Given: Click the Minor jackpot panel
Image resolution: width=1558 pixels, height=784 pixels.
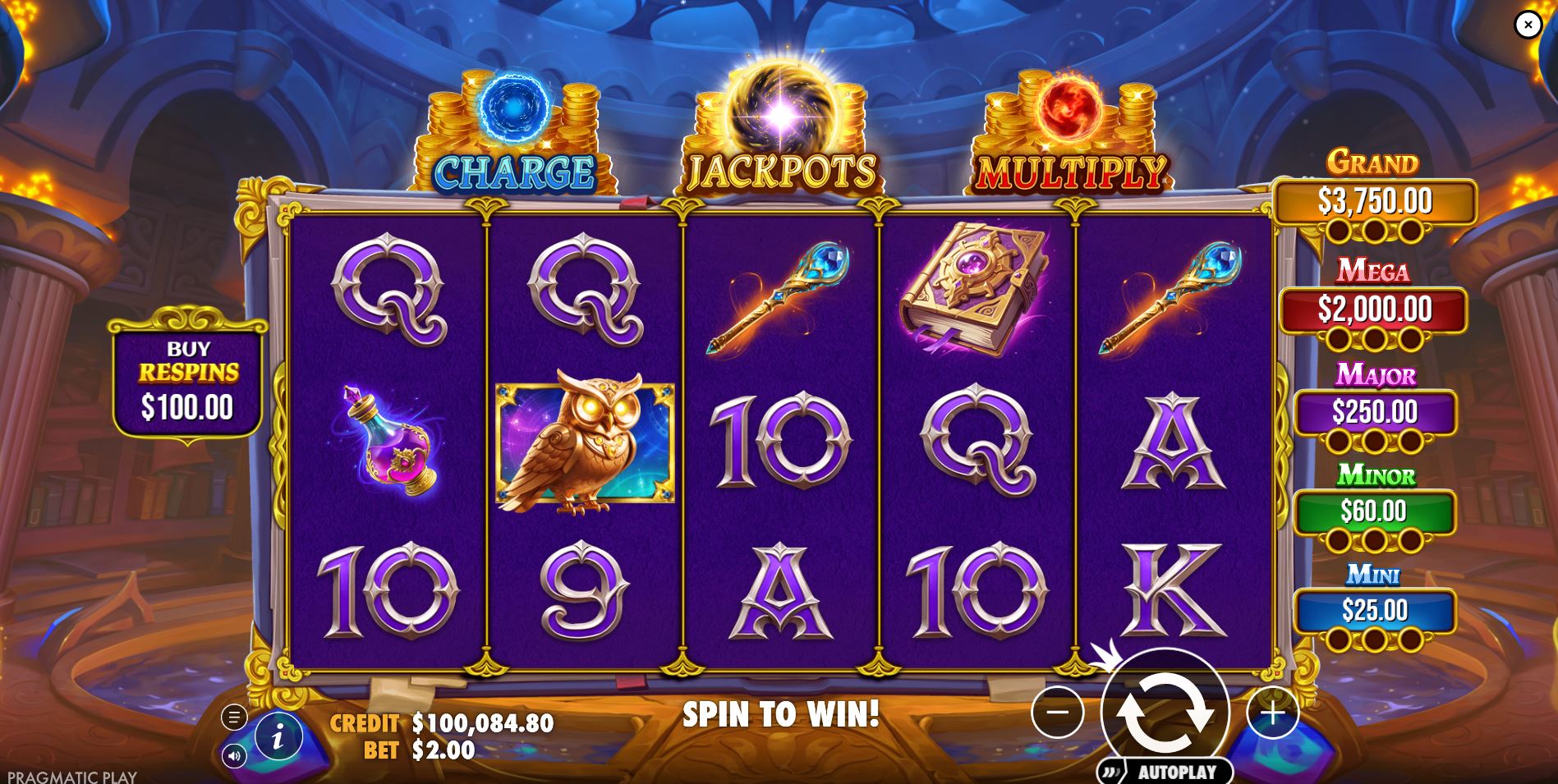Looking at the screenshot, I should [x=1373, y=510].
